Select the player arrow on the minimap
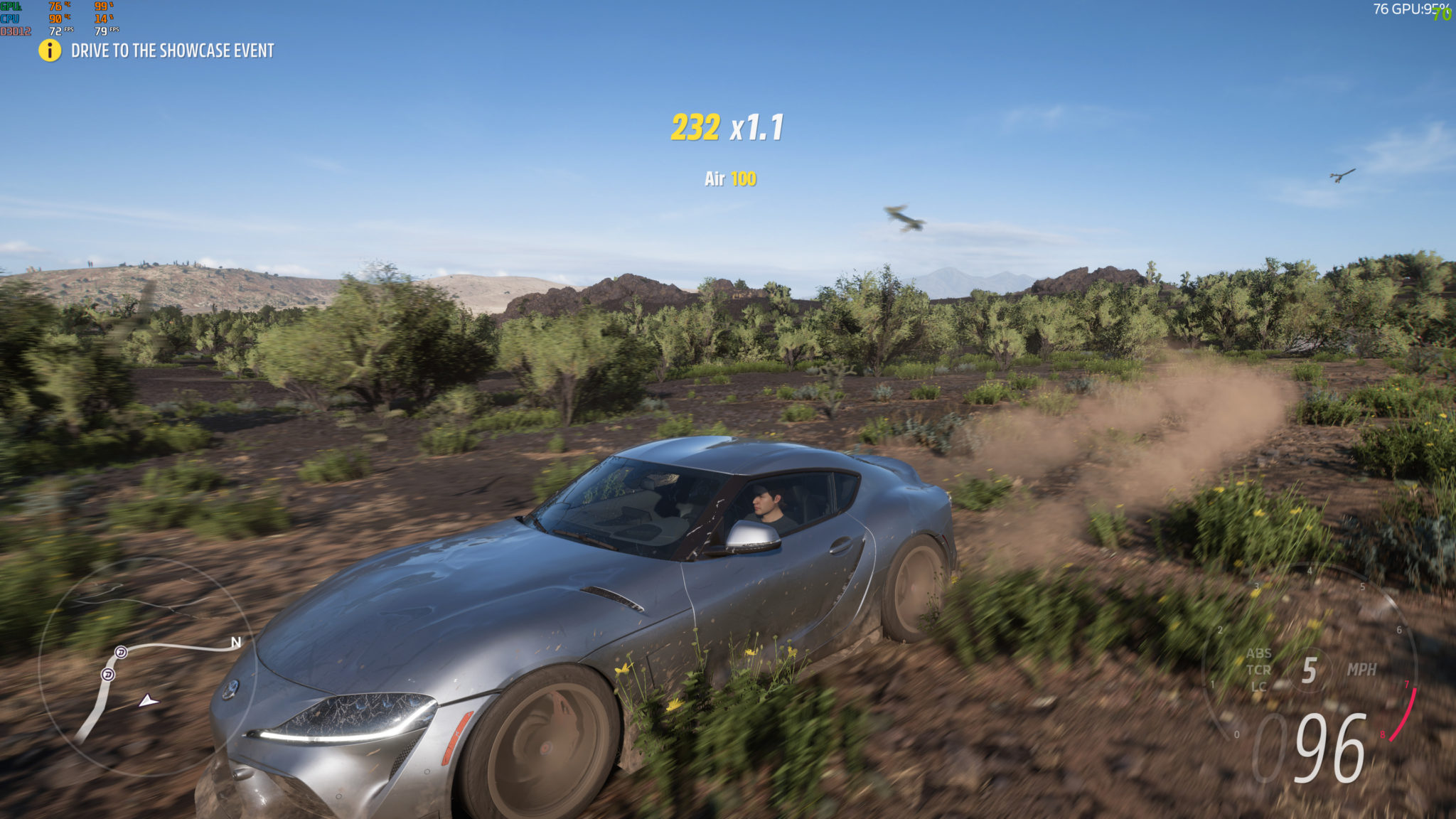 [148, 701]
